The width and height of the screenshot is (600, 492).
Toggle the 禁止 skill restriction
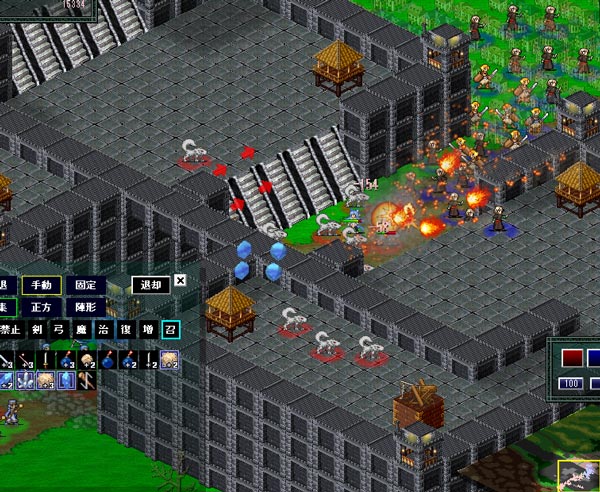click(x=10, y=331)
